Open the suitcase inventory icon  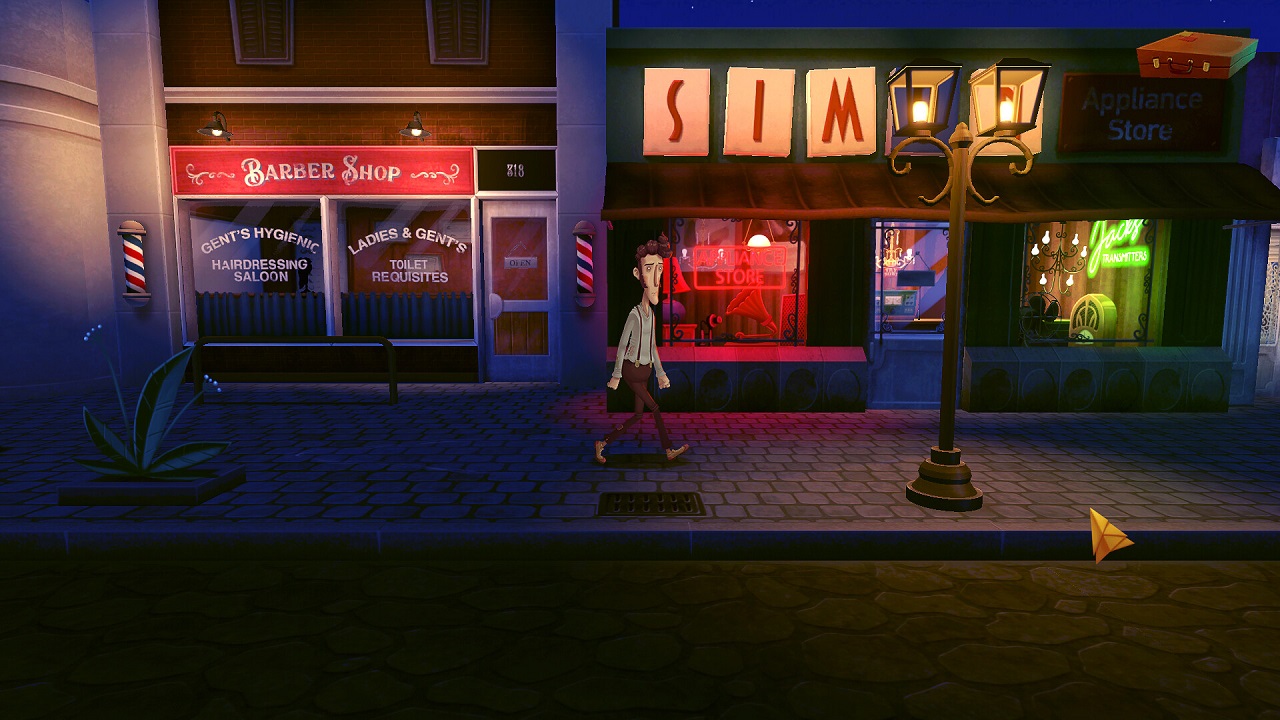[x=1196, y=54]
